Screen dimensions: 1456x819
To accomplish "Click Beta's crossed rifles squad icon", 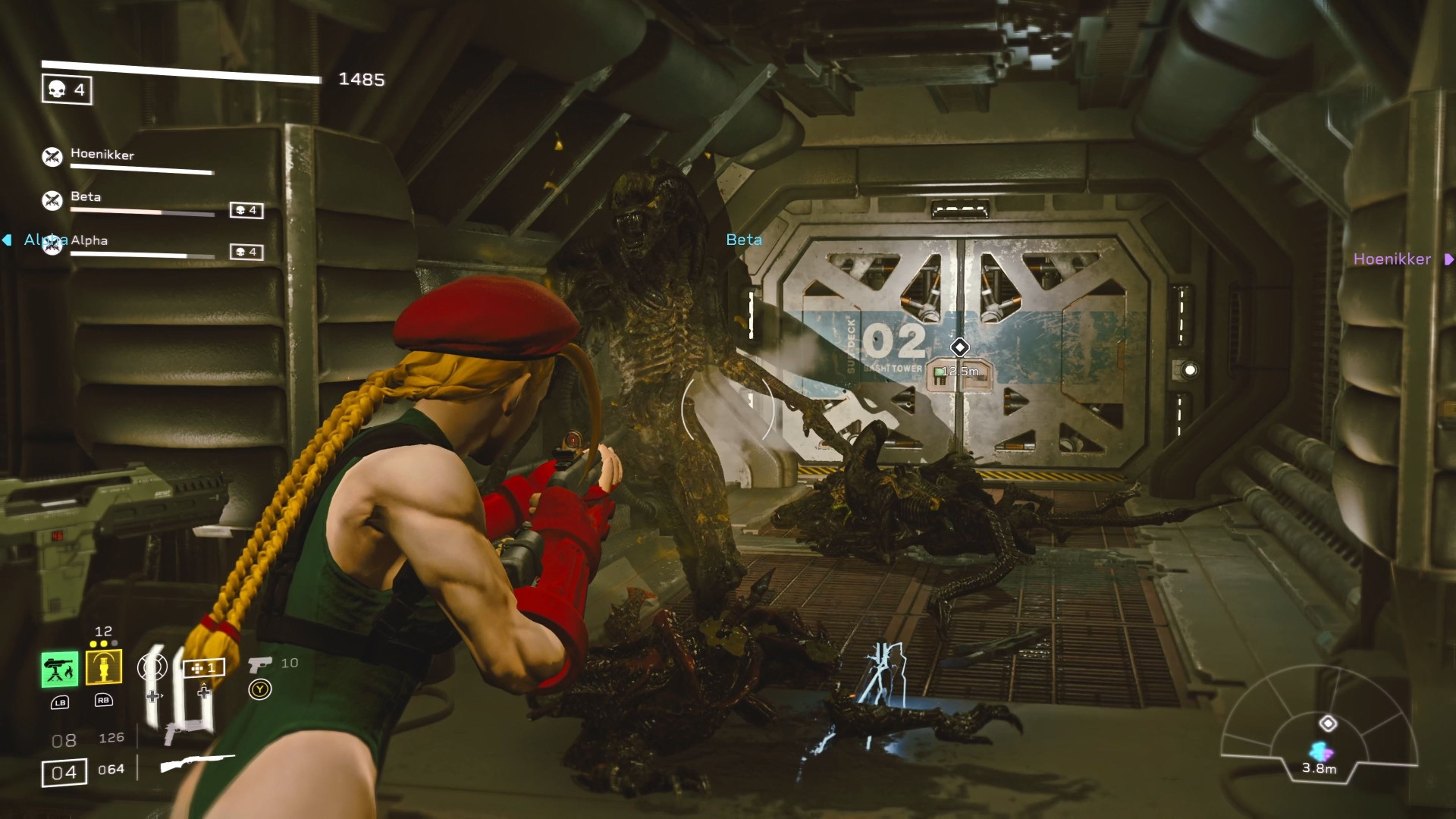I will [x=52, y=199].
